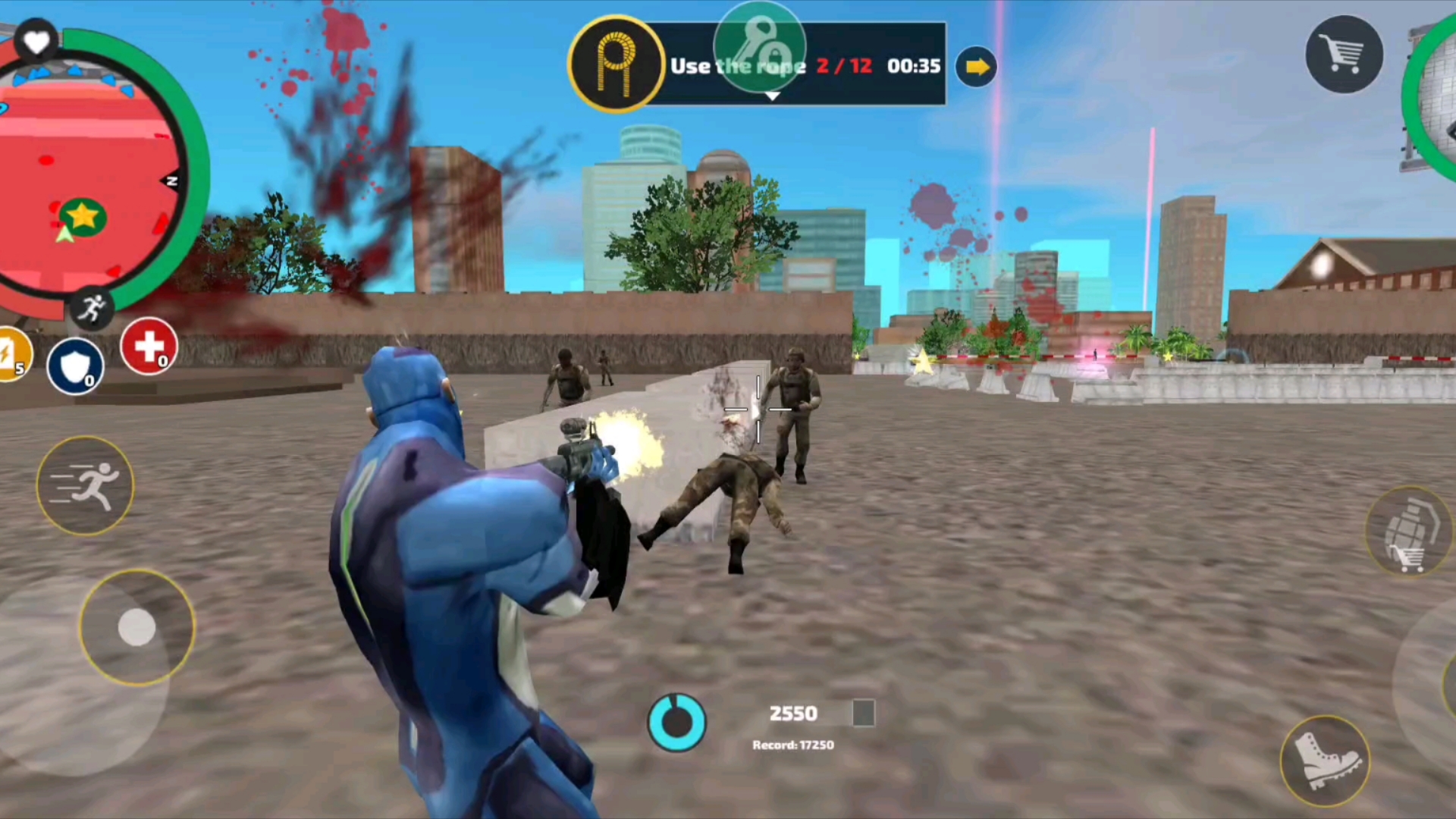The width and height of the screenshot is (1456, 819).
Task: Throw a grenade with grenade button
Action: coord(1408,531)
